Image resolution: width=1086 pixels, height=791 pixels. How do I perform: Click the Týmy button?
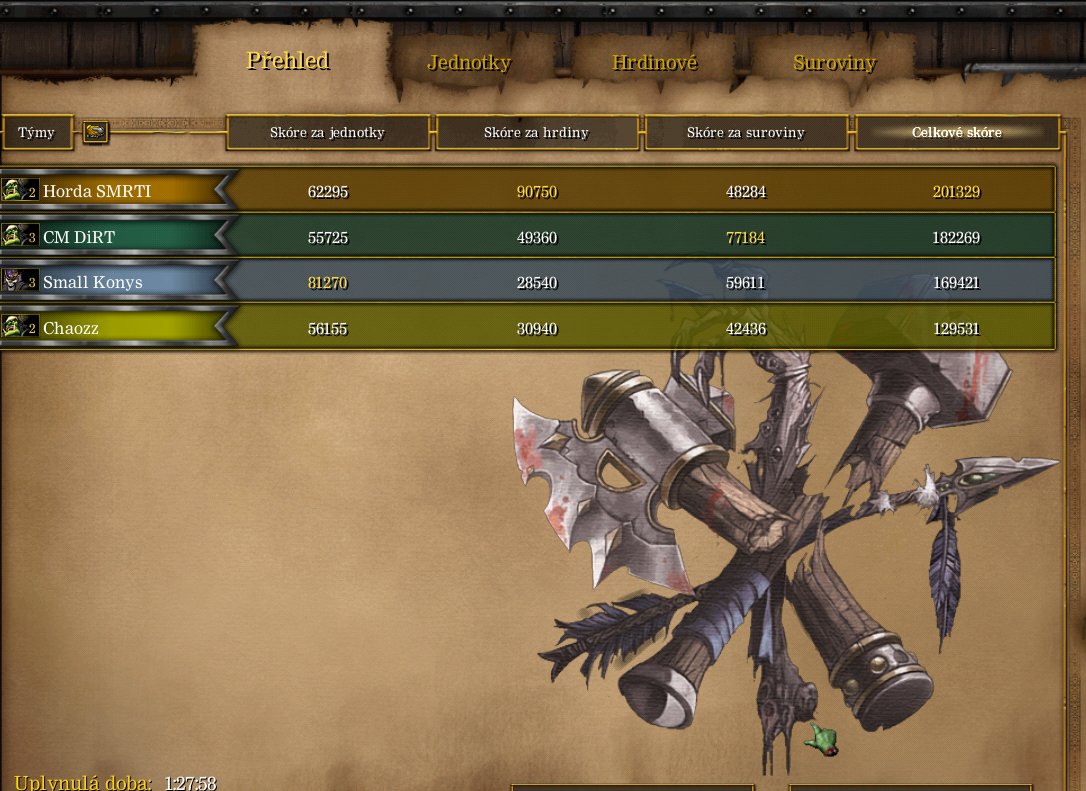[x=37, y=133]
